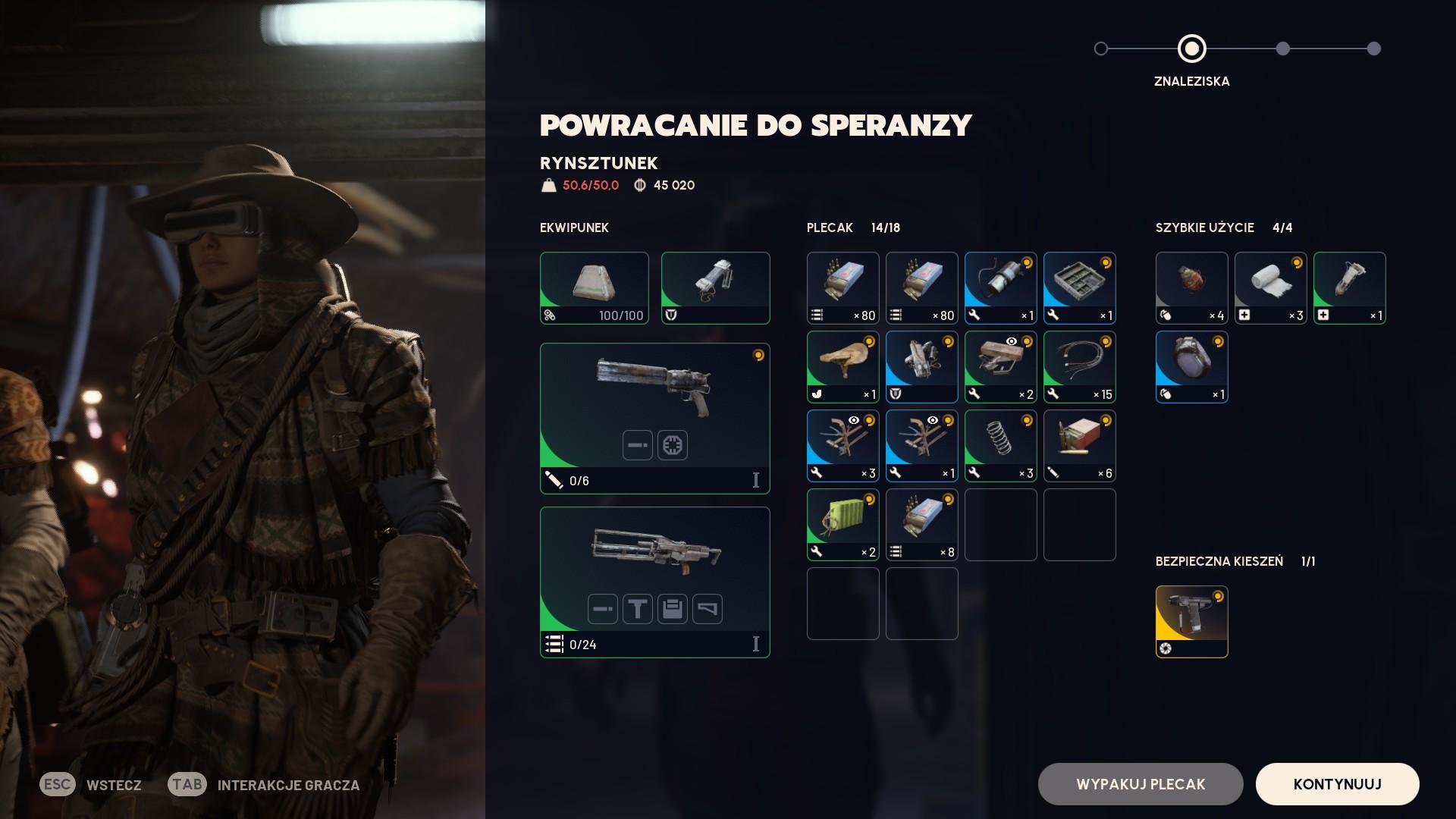The height and width of the screenshot is (819, 1456).
Task: Choose the shield slot showing 100/100
Action: pyautogui.click(x=594, y=288)
